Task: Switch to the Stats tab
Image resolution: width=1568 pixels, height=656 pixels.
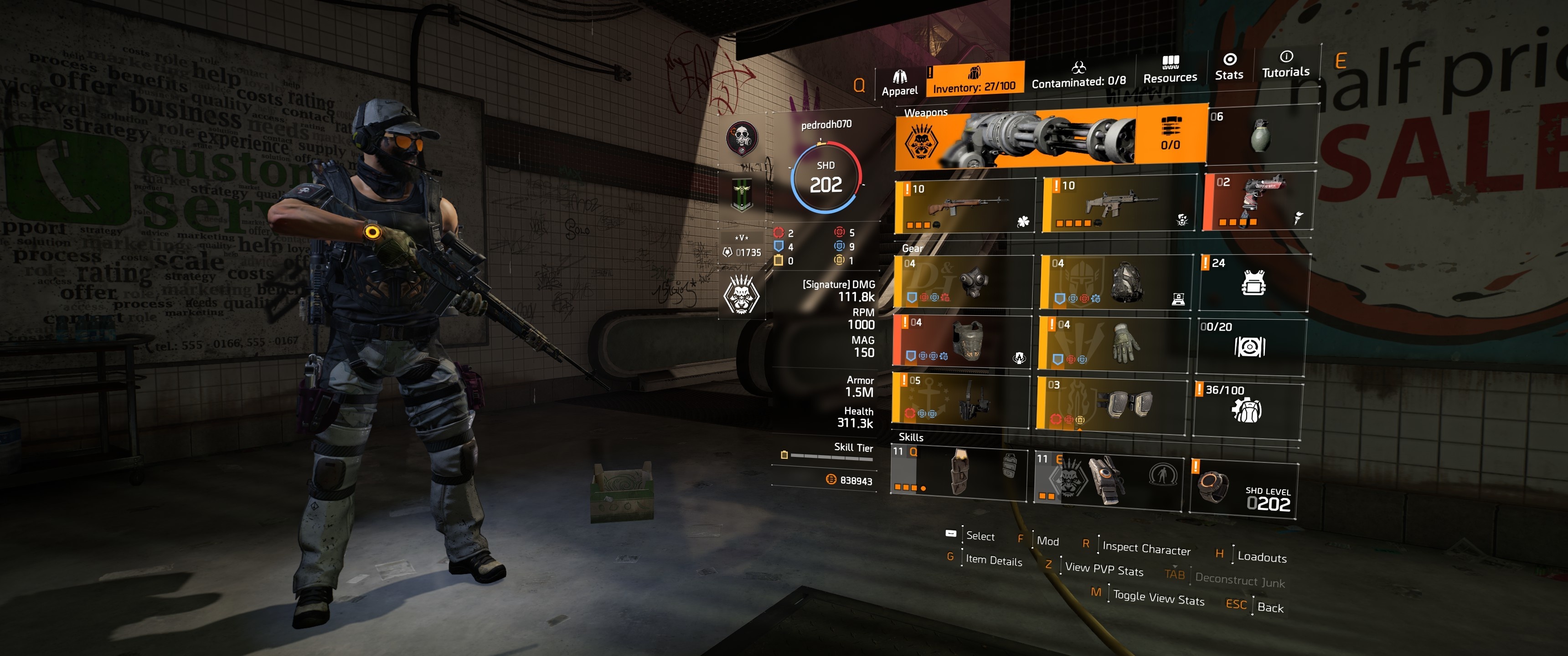Action: [x=1228, y=67]
